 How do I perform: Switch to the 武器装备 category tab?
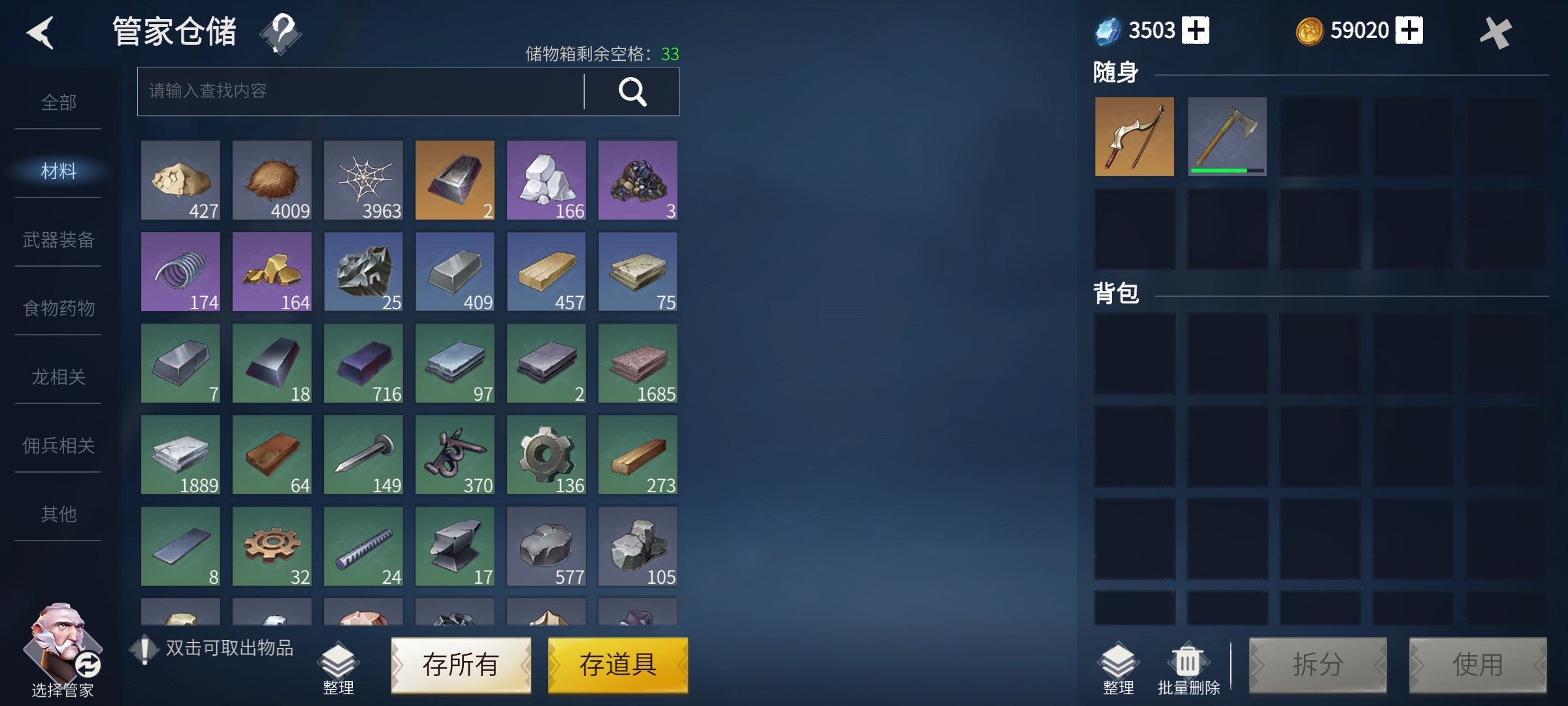pyautogui.click(x=57, y=241)
